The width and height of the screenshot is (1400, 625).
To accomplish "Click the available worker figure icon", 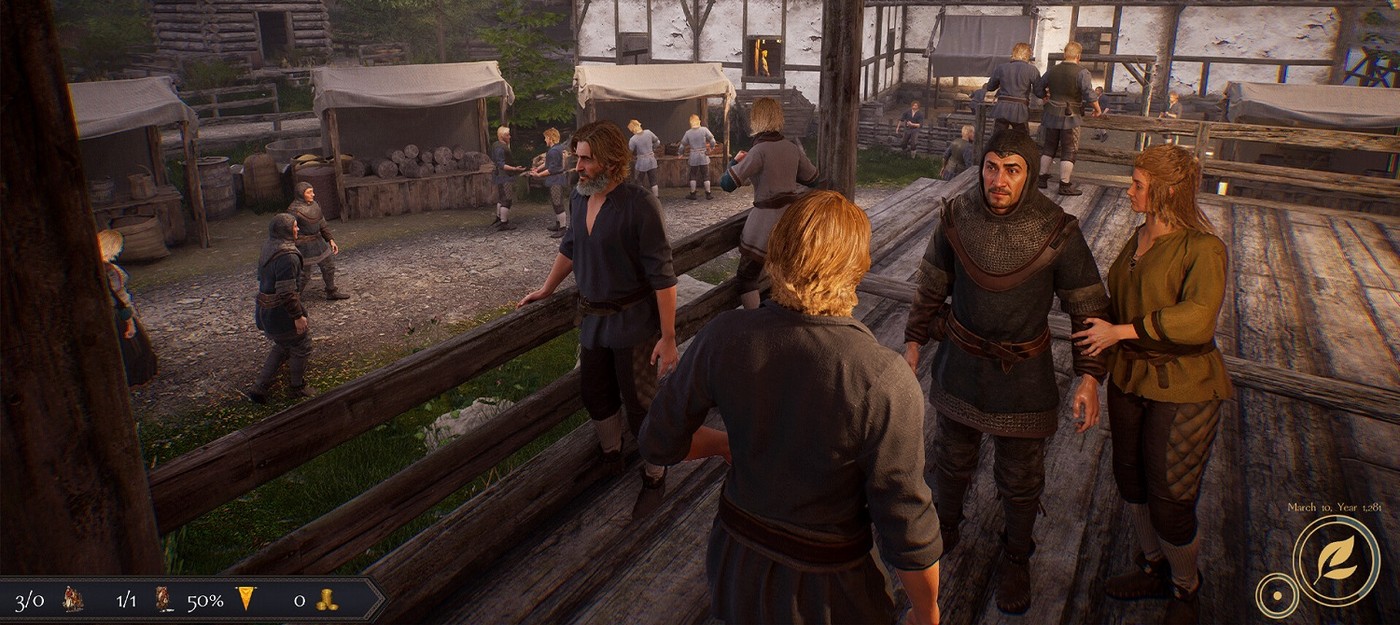I will click(x=164, y=600).
